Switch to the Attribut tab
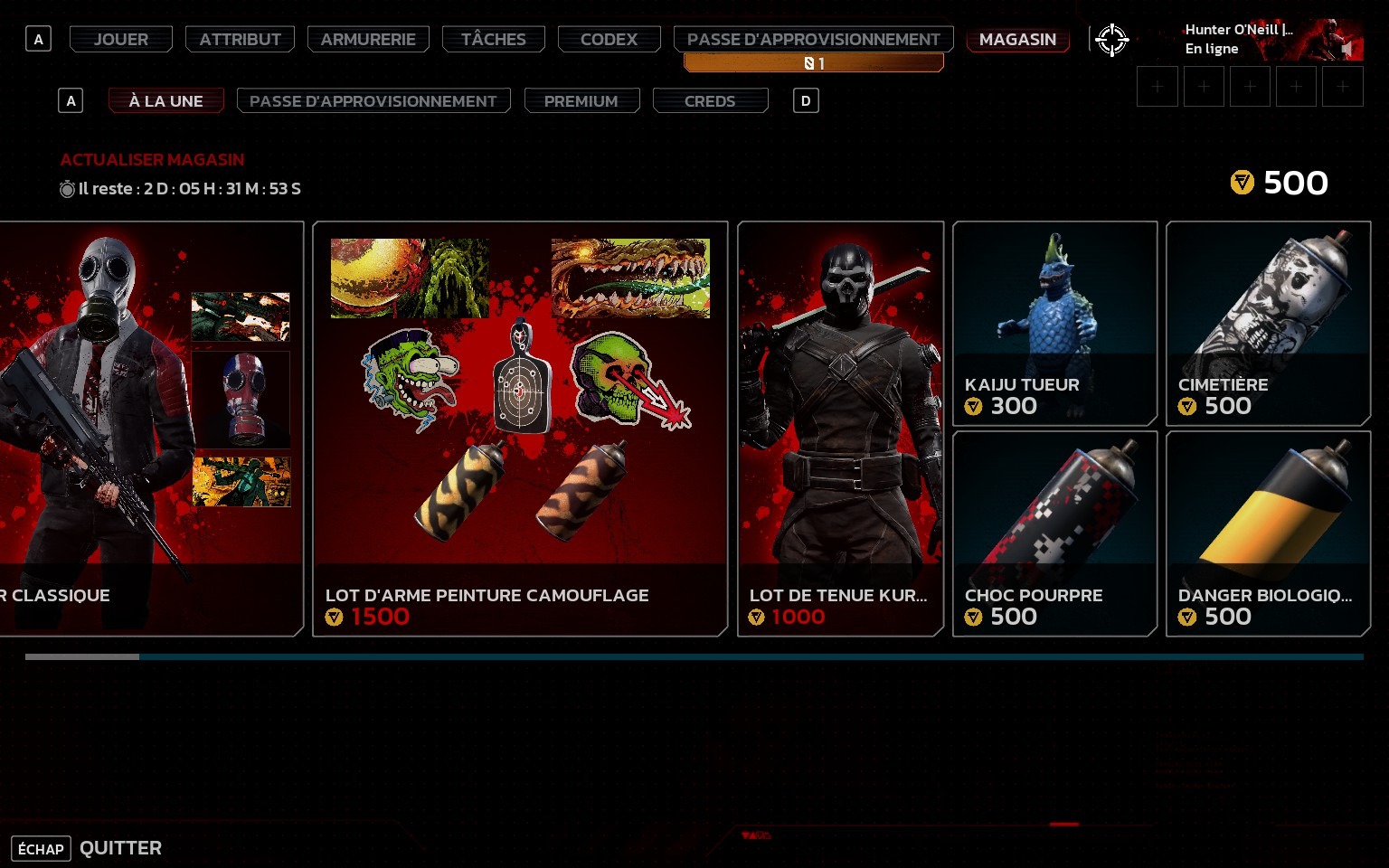Viewport: 1389px width, 868px height. [x=240, y=39]
